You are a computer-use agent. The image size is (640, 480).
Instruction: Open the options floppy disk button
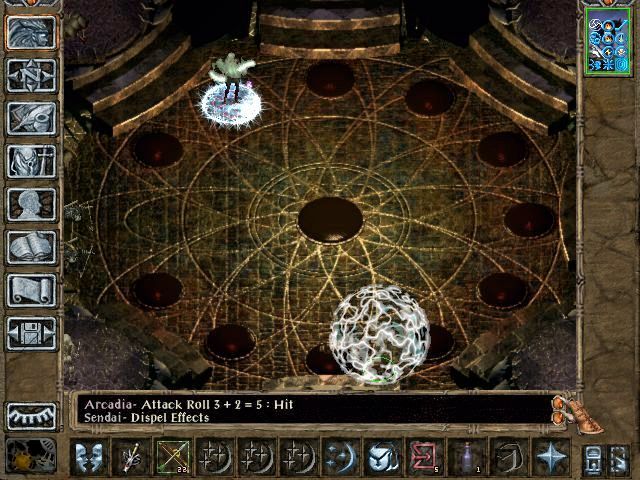(x=31, y=333)
